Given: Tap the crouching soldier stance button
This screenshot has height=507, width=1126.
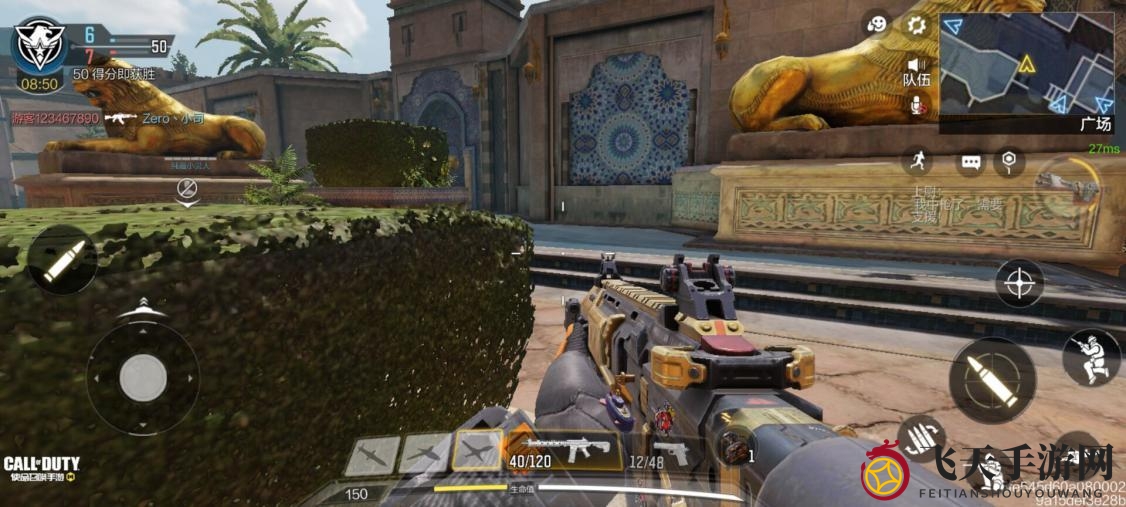Looking at the screenshot, I should pos(1090,357).
